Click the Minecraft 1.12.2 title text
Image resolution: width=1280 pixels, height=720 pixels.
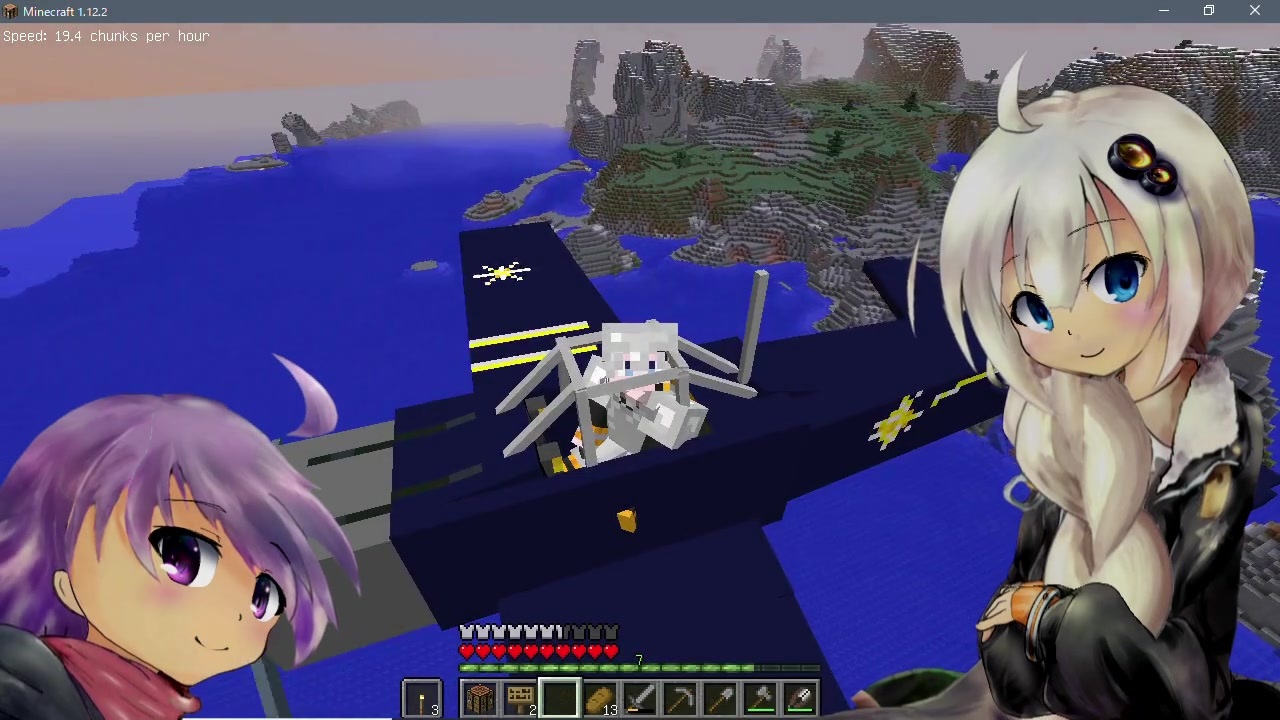[x=65, y=11]
